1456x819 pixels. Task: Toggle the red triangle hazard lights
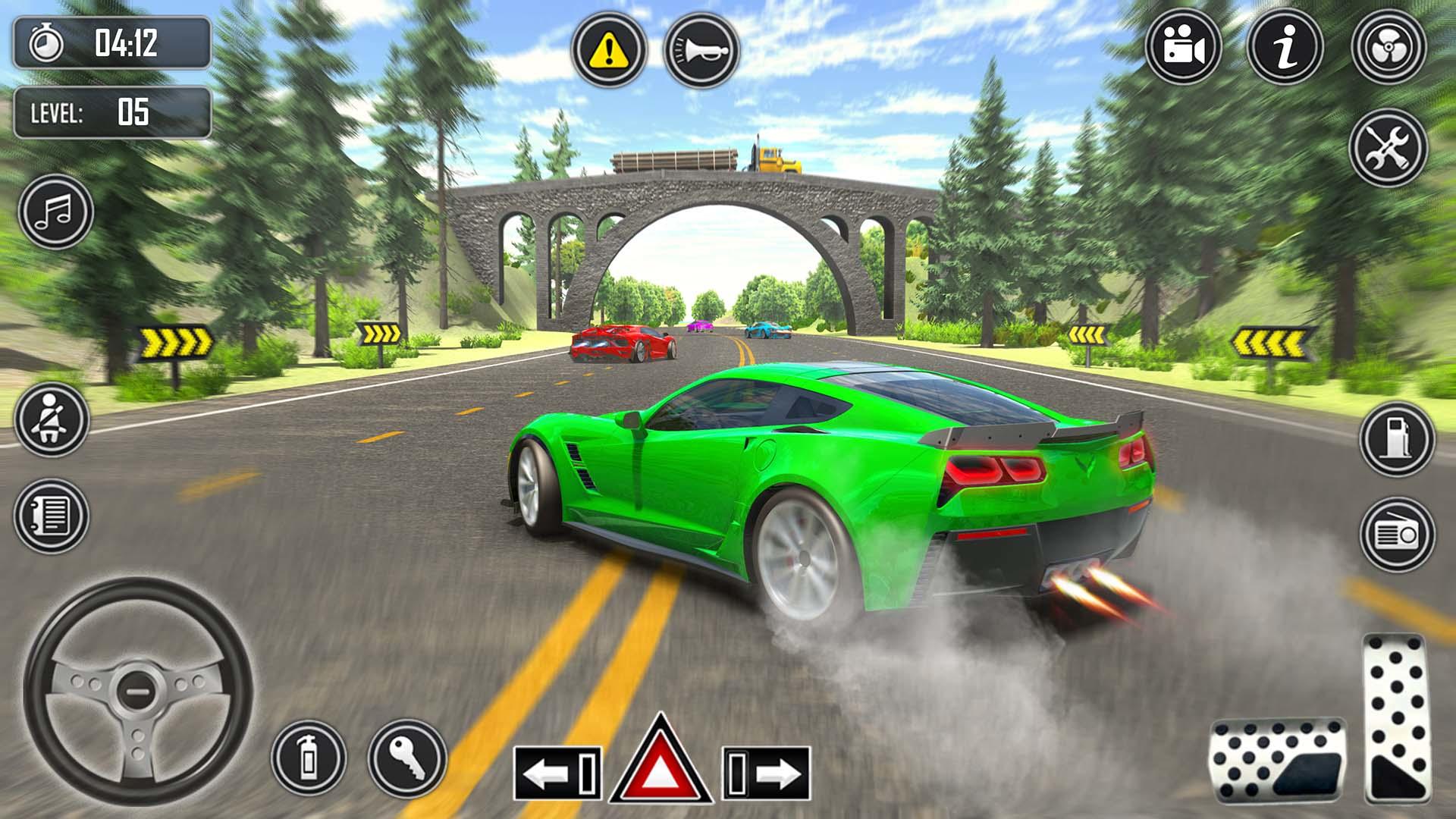coord(661,762)
